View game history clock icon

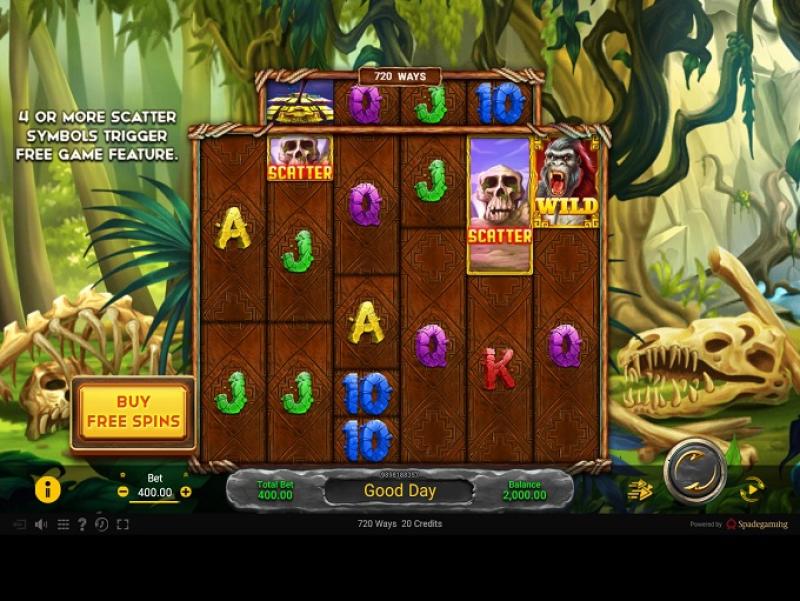tap(101, 524)
